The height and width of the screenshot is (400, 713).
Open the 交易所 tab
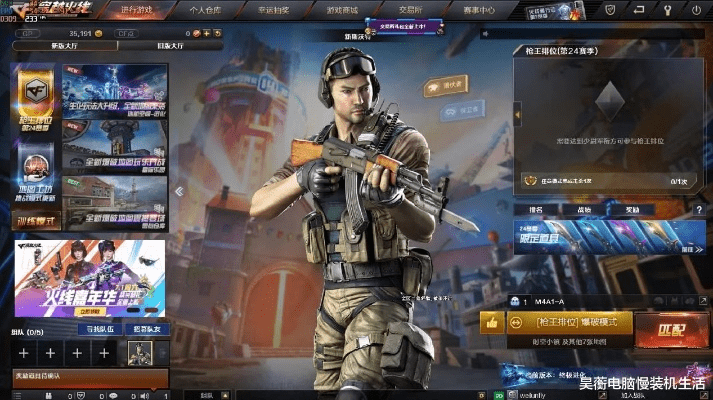pyautogui.click(x=409, y=11)
